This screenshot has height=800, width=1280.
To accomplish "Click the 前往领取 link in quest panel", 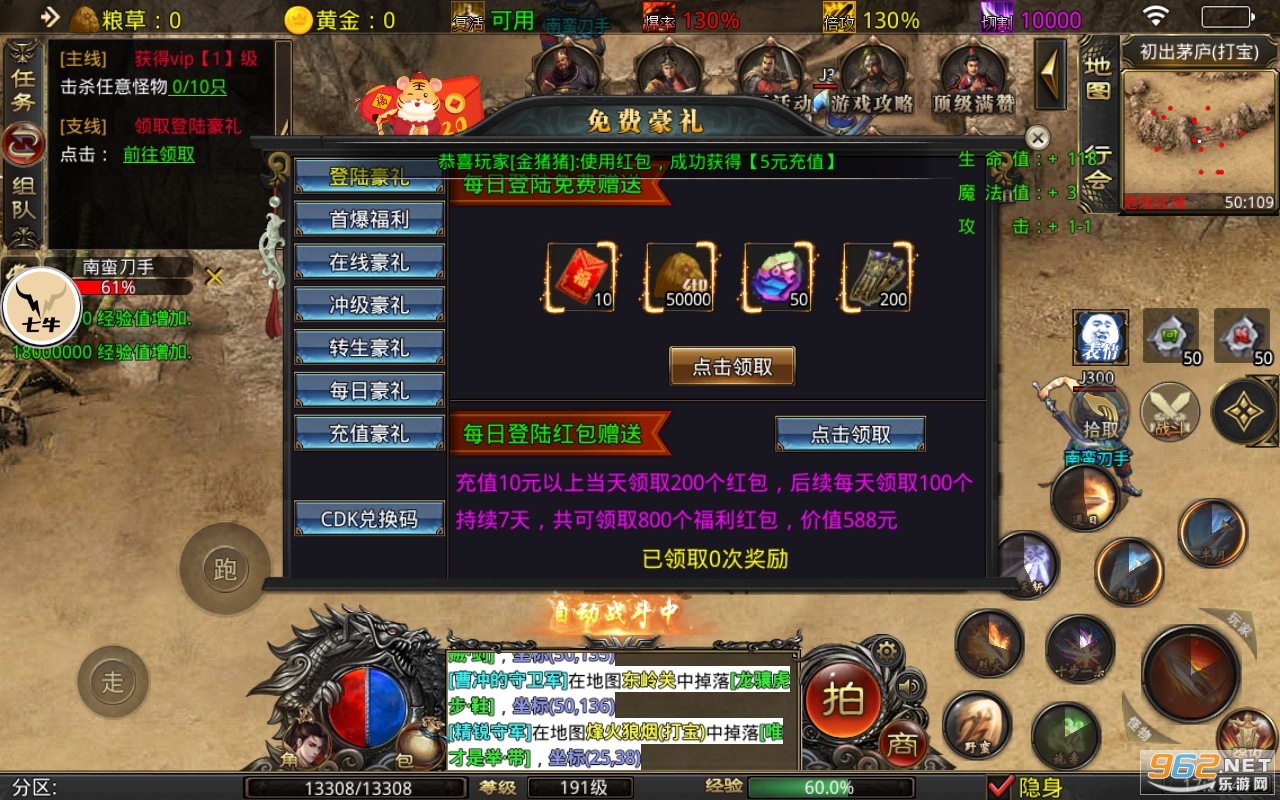I will 157,156.
